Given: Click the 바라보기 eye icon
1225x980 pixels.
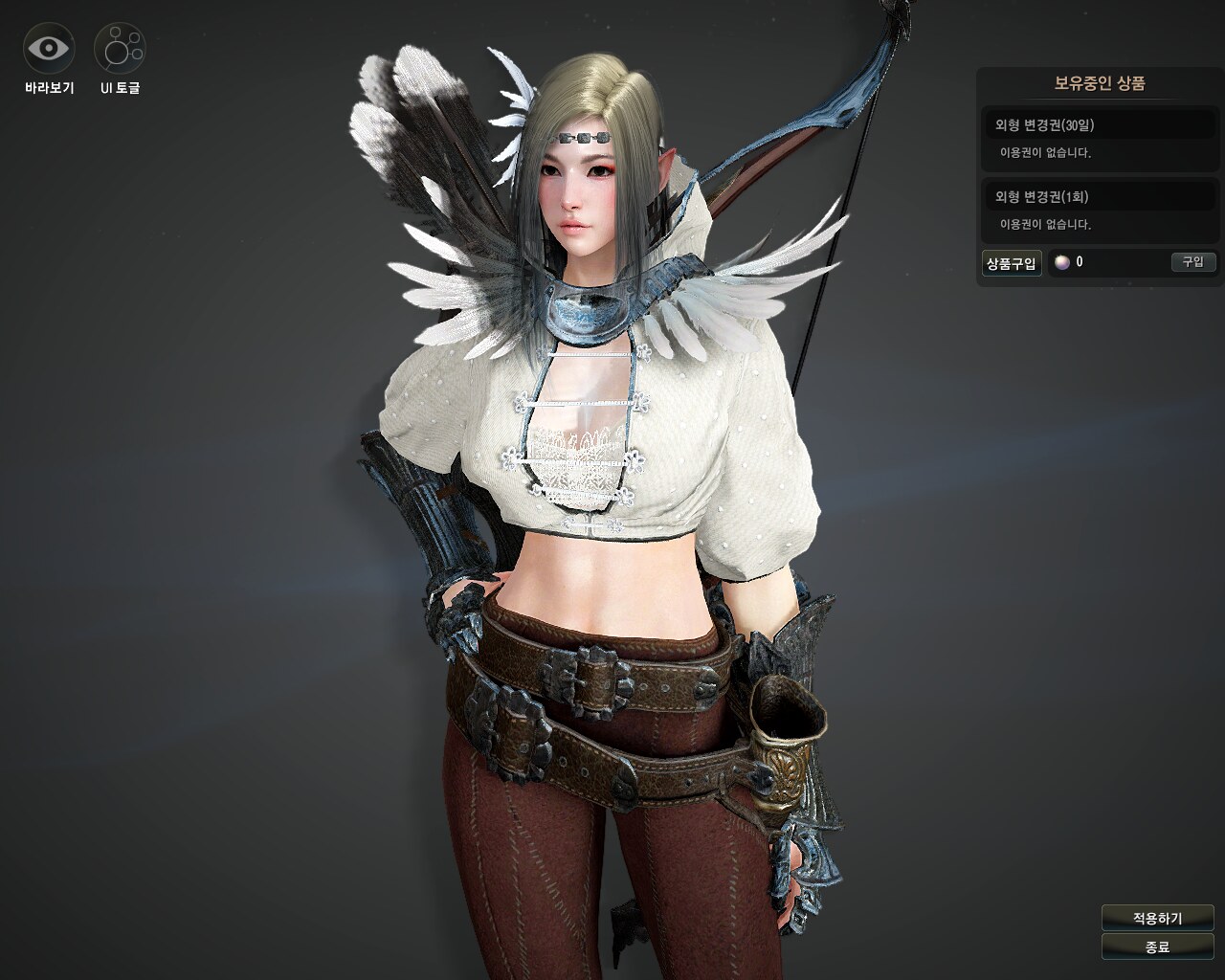Looking at the screenshot, I should click(x=49, y=48).
